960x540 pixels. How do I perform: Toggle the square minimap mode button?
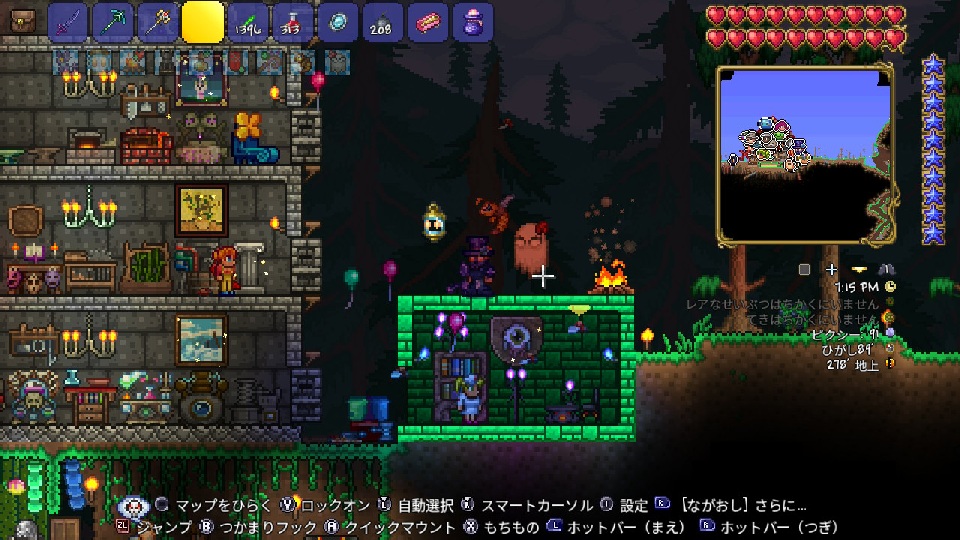(x=804, y=269)
